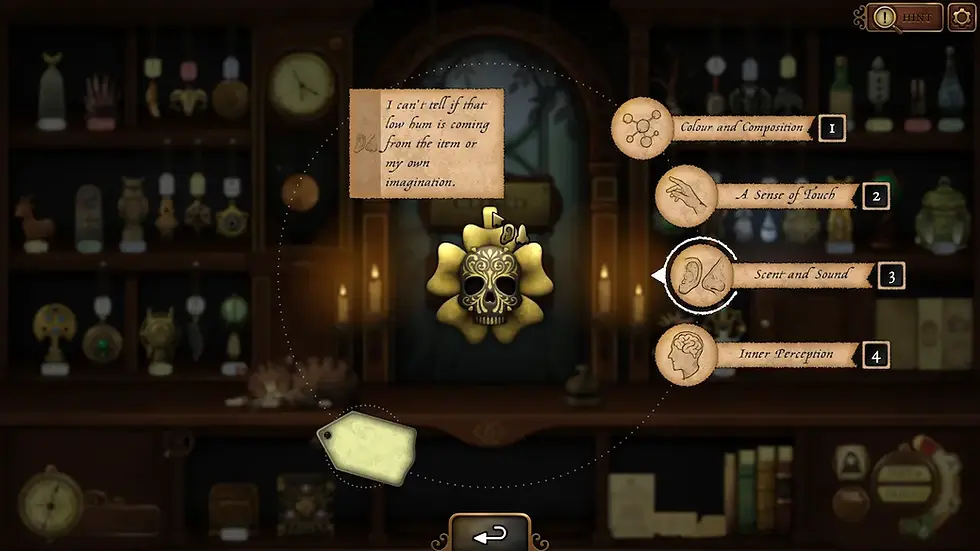Open the Hint button

pyautogui.click(x=905, y=17)
